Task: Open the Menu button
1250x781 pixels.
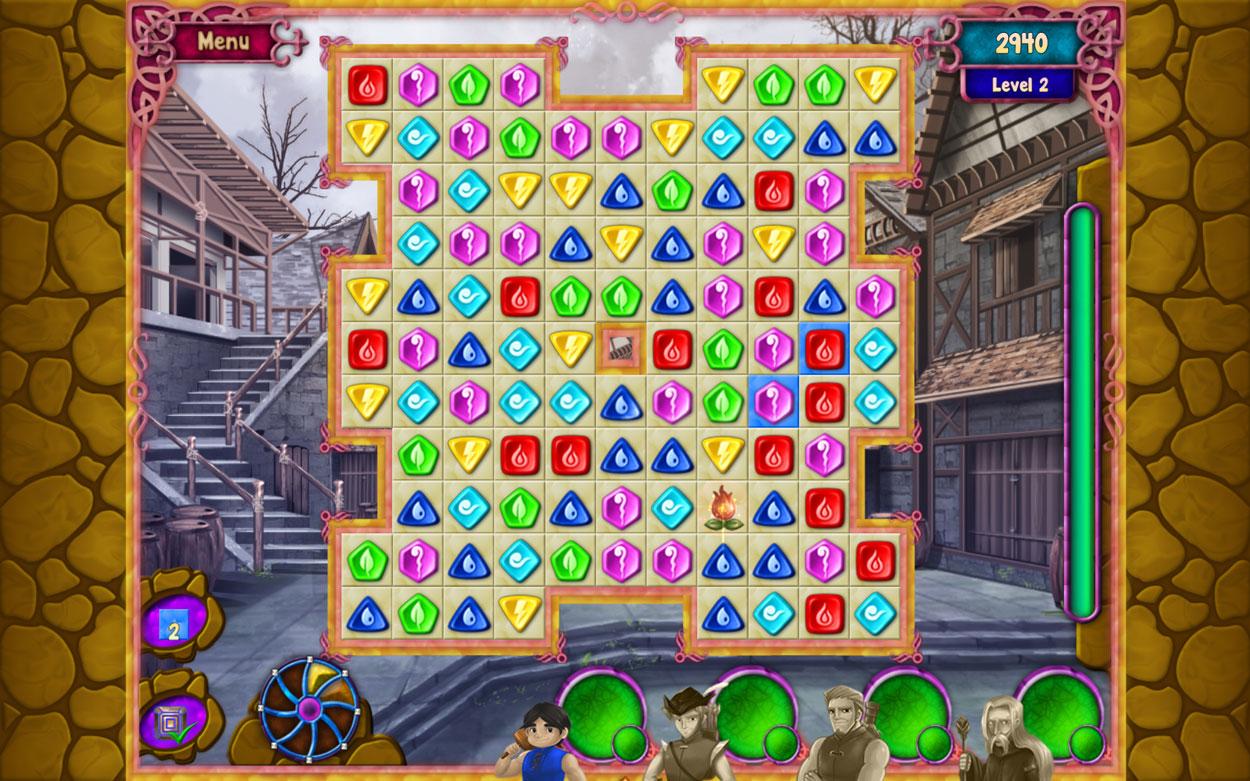Action: click(223, 42)
